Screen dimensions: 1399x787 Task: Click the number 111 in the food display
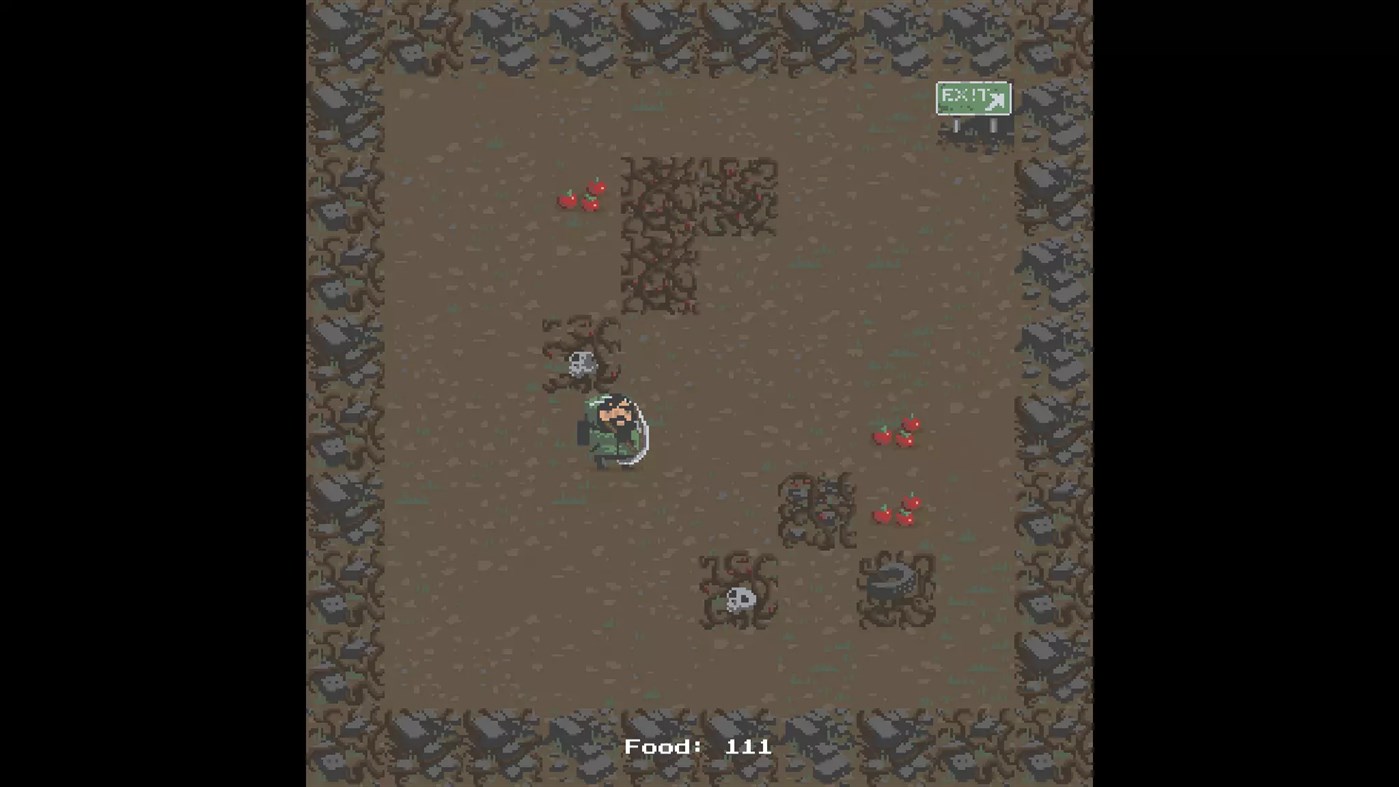(750, 746)
